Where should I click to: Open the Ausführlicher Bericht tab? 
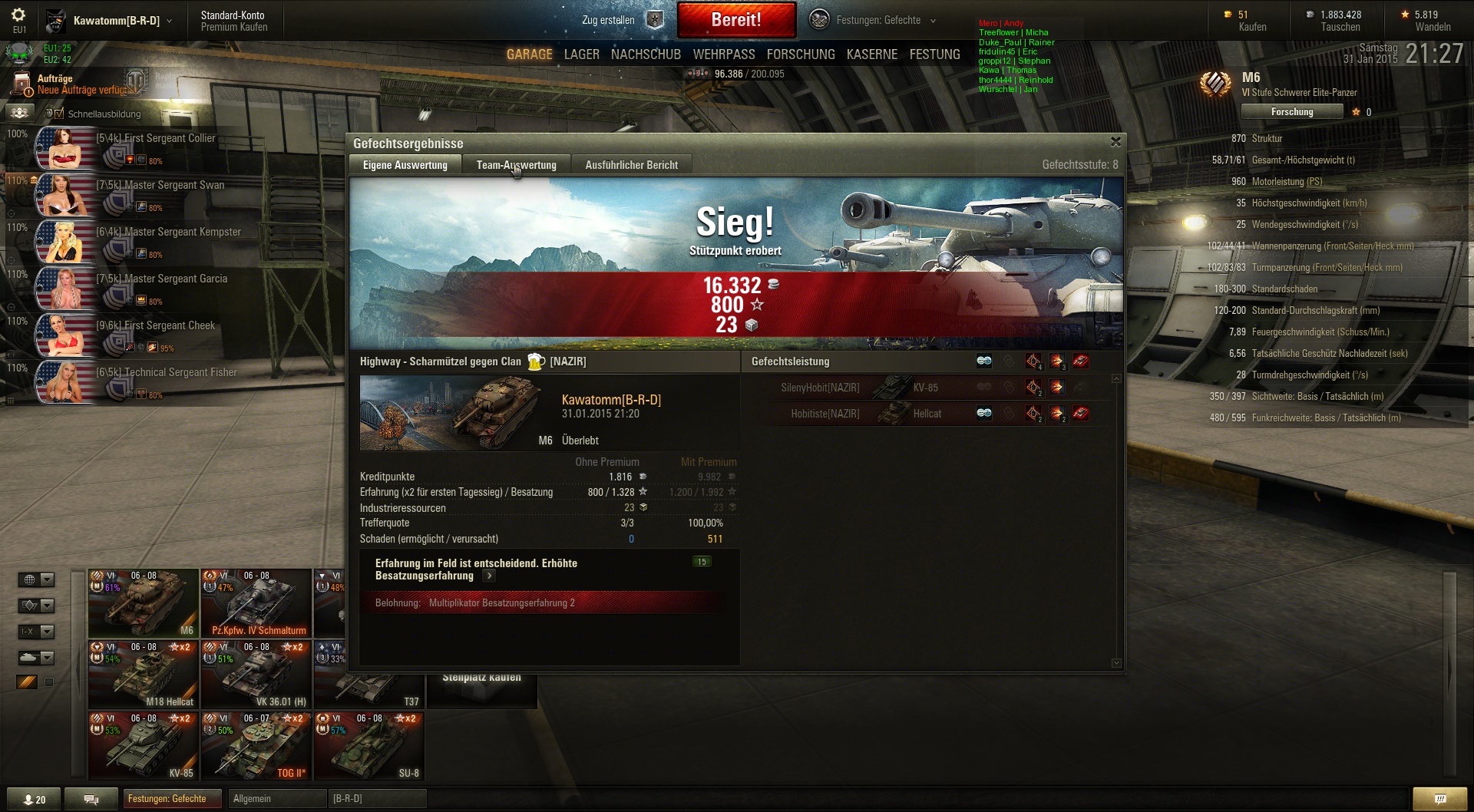click(x=631, y=165)
